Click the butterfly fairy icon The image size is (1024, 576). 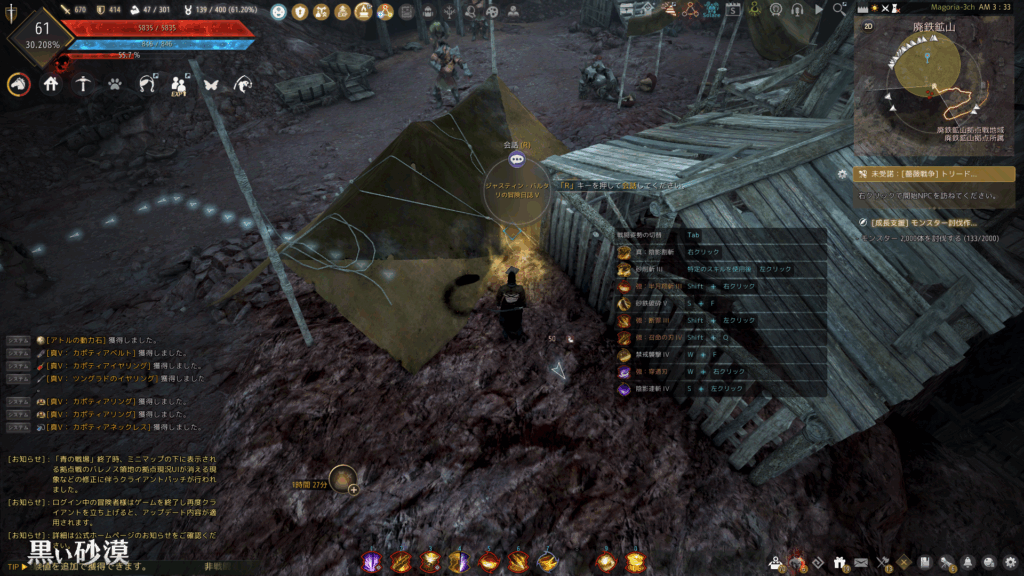(210, 84)
